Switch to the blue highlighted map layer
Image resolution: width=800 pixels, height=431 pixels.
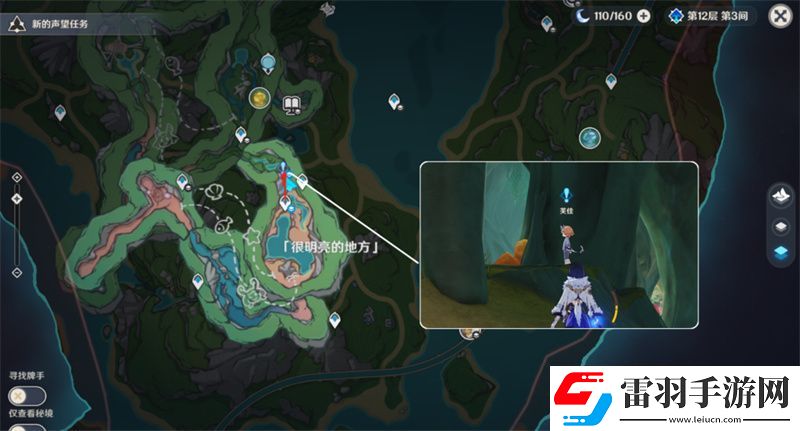[780, 253]
